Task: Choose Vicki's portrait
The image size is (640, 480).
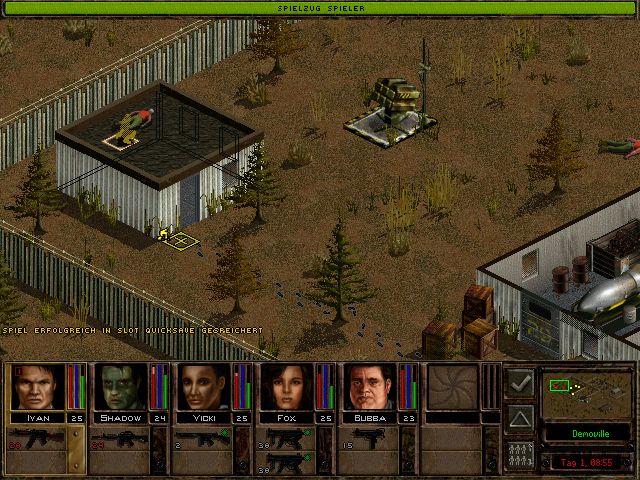Action: pyautogui.click(x=204, y=387)
